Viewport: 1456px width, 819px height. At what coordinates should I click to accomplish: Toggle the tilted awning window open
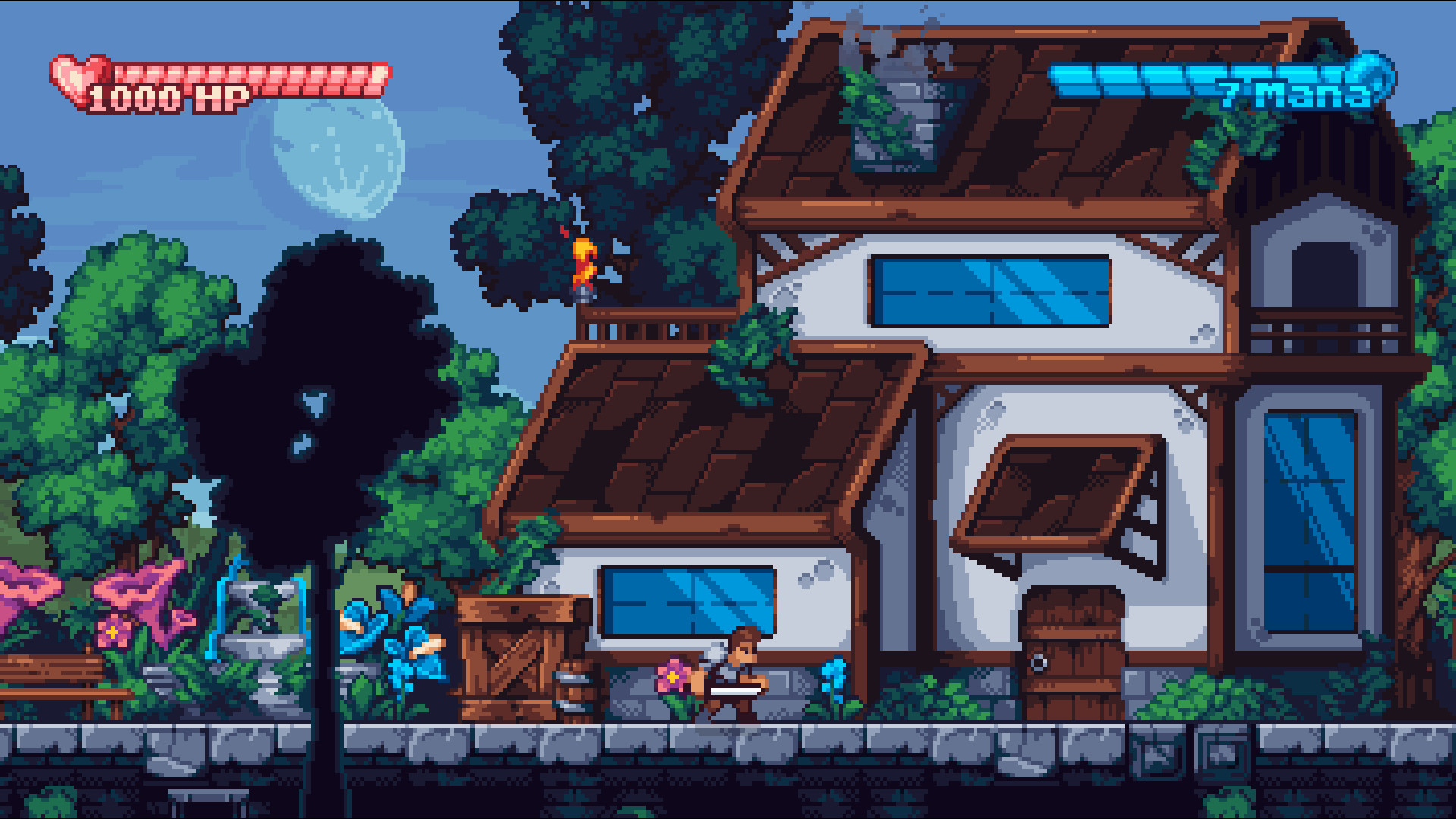(x=1054, y=493)
